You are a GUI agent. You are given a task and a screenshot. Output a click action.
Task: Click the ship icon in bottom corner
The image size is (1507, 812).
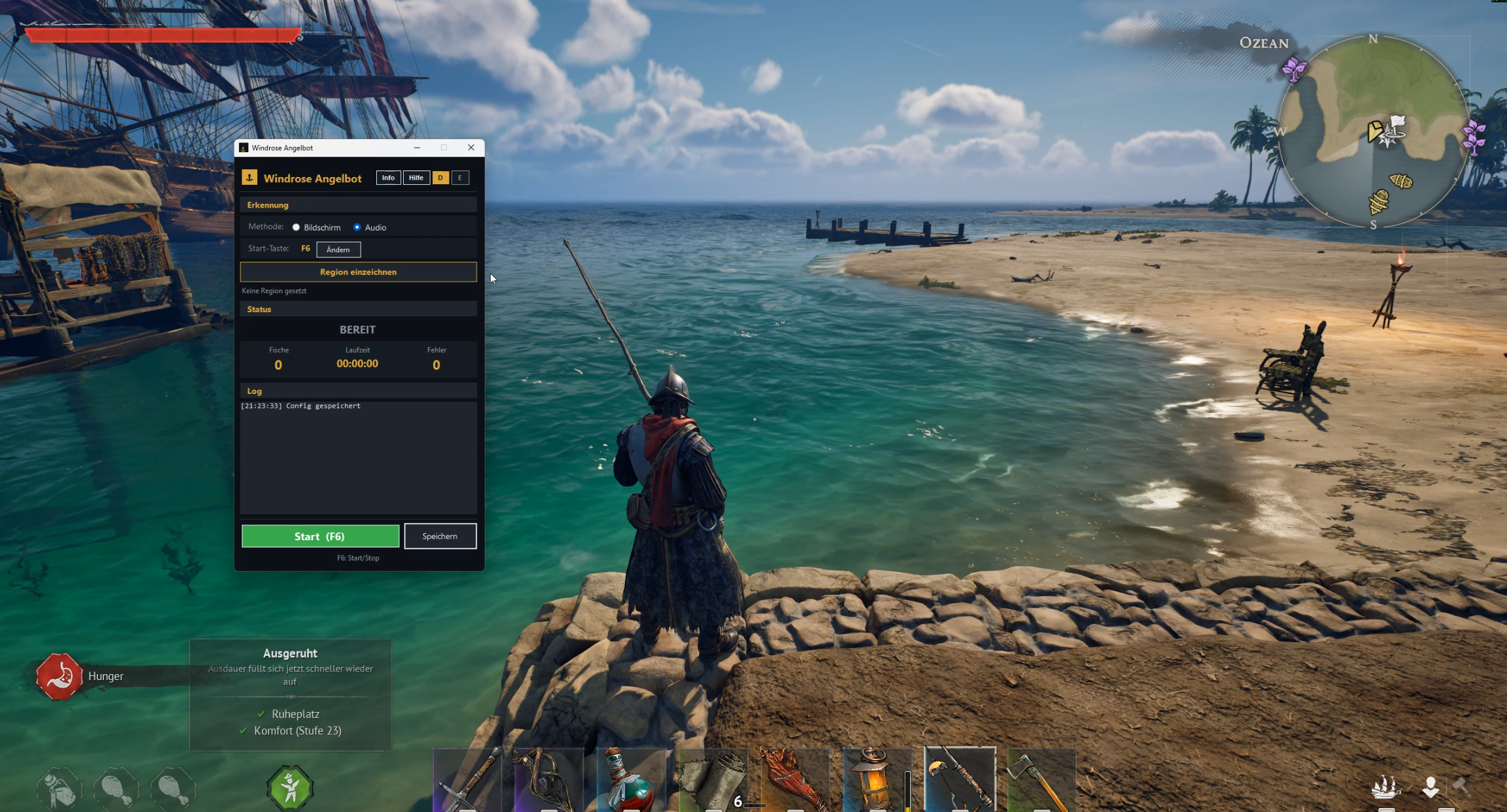(x=1385, y=787)
